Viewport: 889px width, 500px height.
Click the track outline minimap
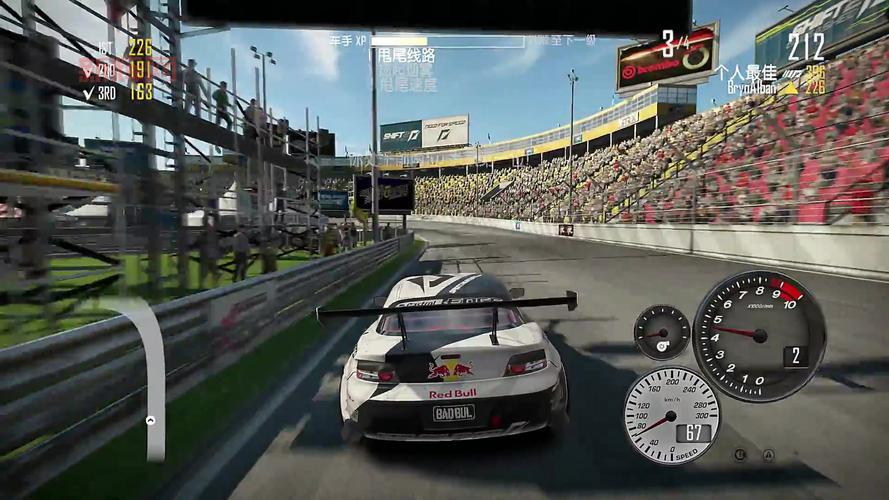[x=153, y=372]
